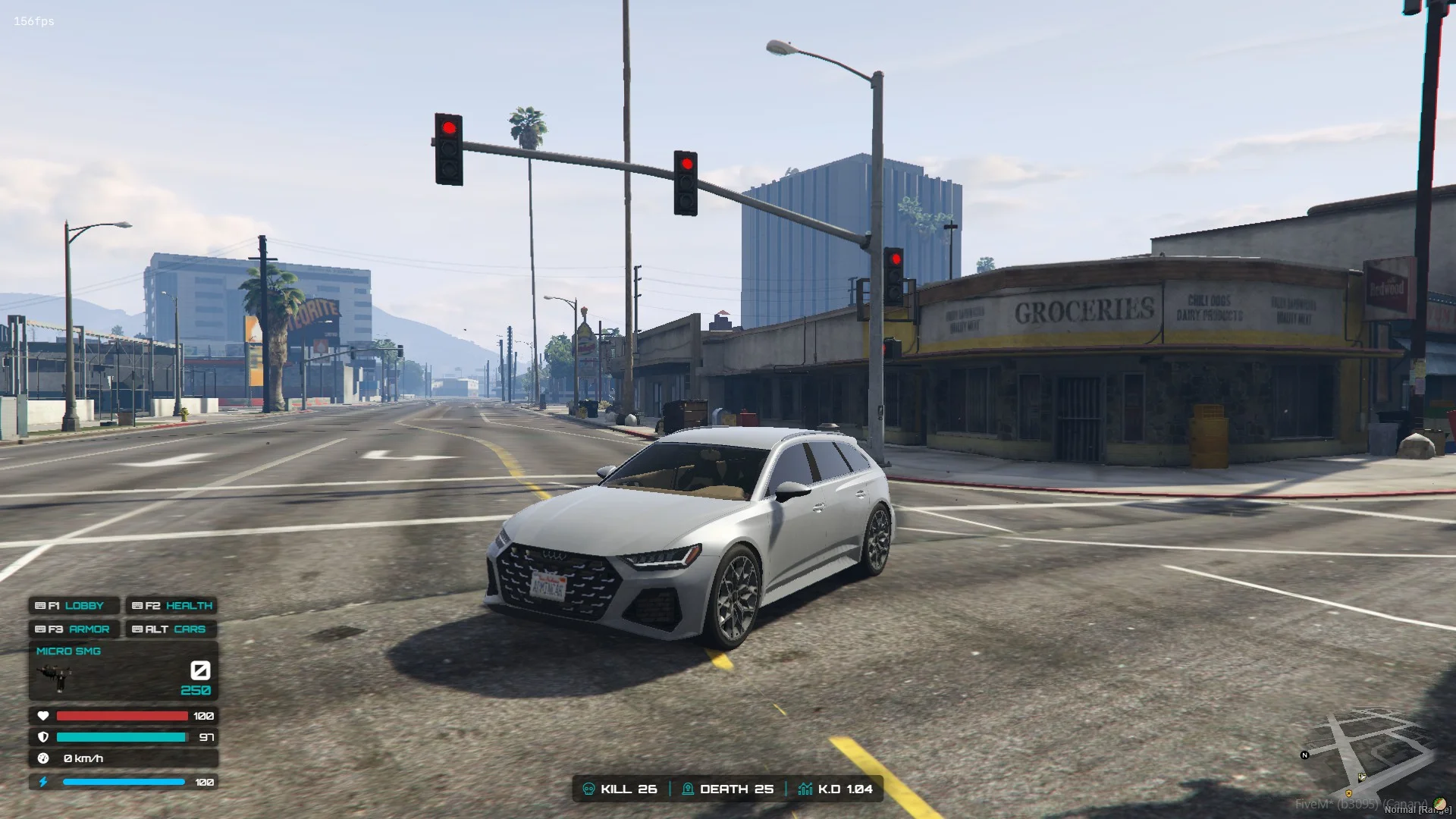Open the Lobby button
Viewport: 1456px width, 819px height.
pos(74,606)
